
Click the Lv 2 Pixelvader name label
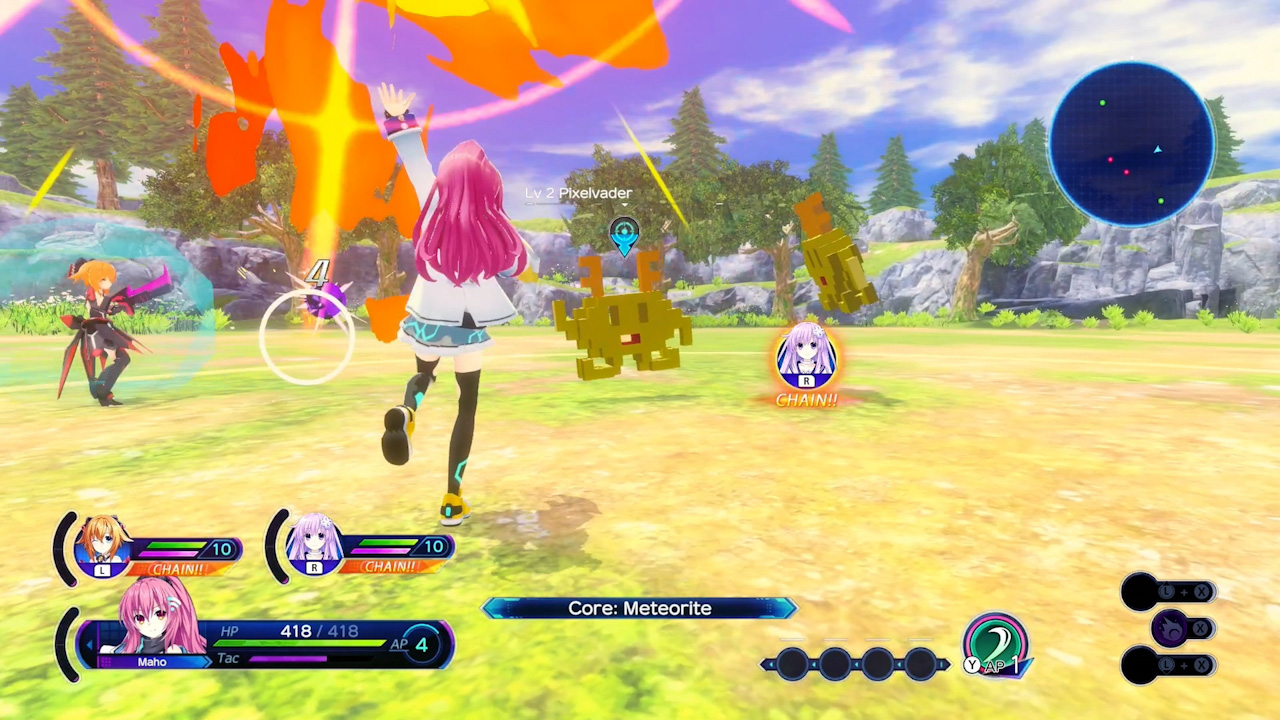tap(578, 193)
